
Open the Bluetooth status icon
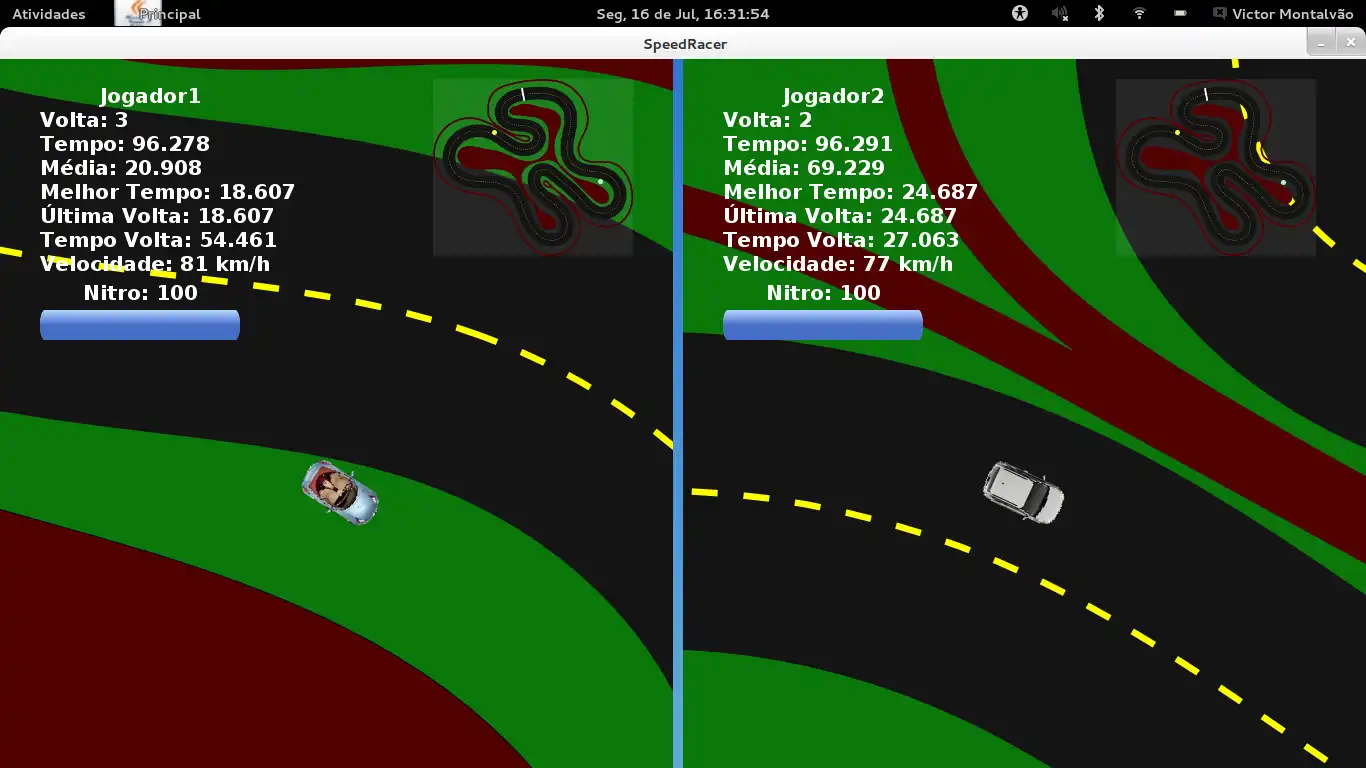pos(1098,14)
